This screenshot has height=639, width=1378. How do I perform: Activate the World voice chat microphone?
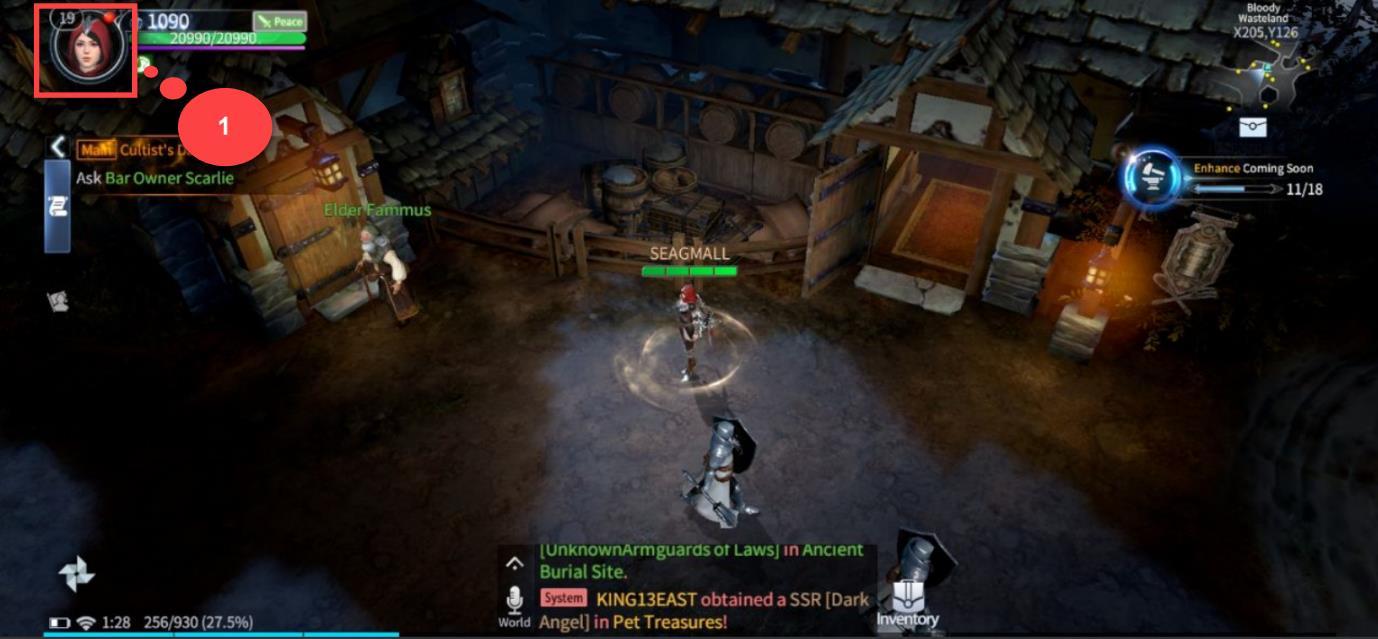pyautogui.click(x=515, y=602)
